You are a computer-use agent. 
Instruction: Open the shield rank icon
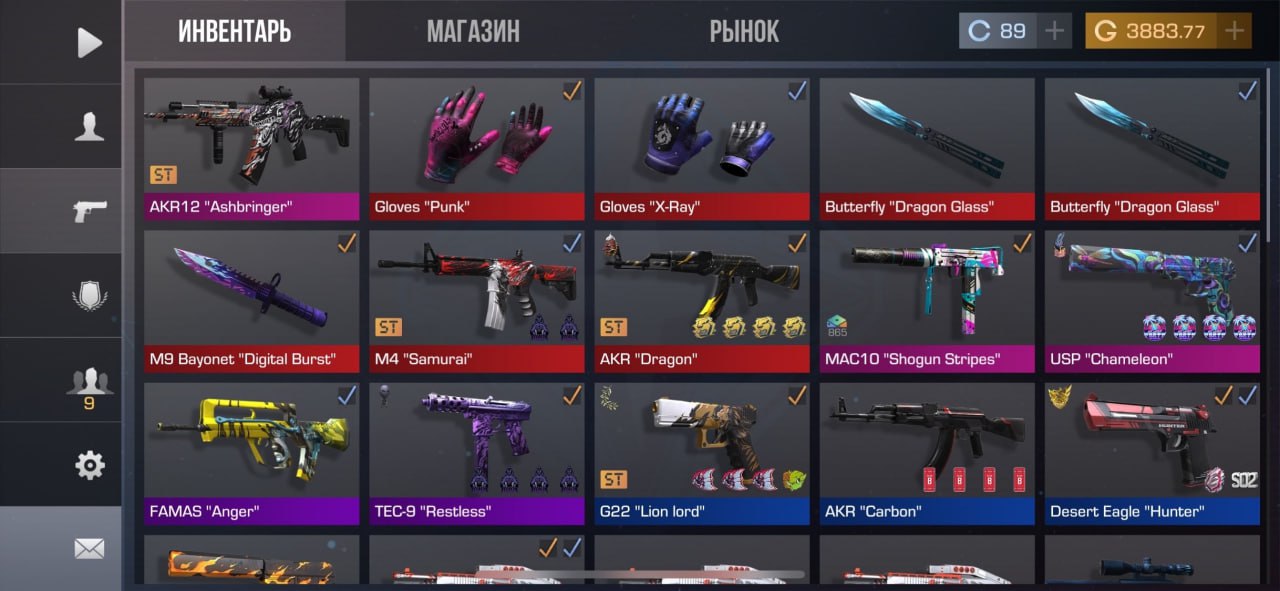coord(89,296)
